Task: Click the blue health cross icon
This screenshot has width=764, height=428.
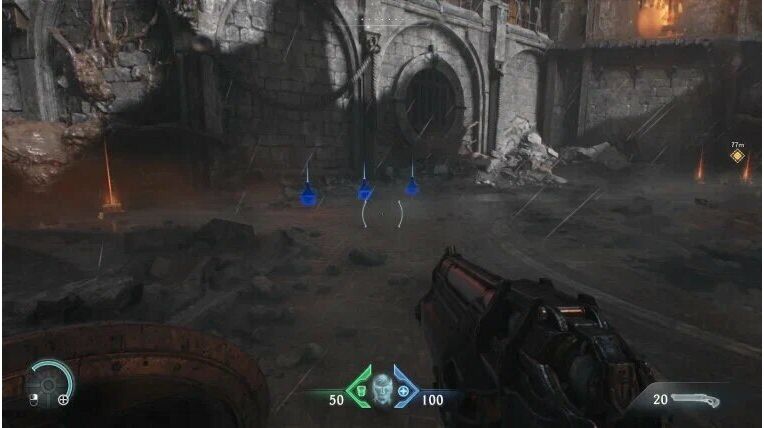Action: 402,390
